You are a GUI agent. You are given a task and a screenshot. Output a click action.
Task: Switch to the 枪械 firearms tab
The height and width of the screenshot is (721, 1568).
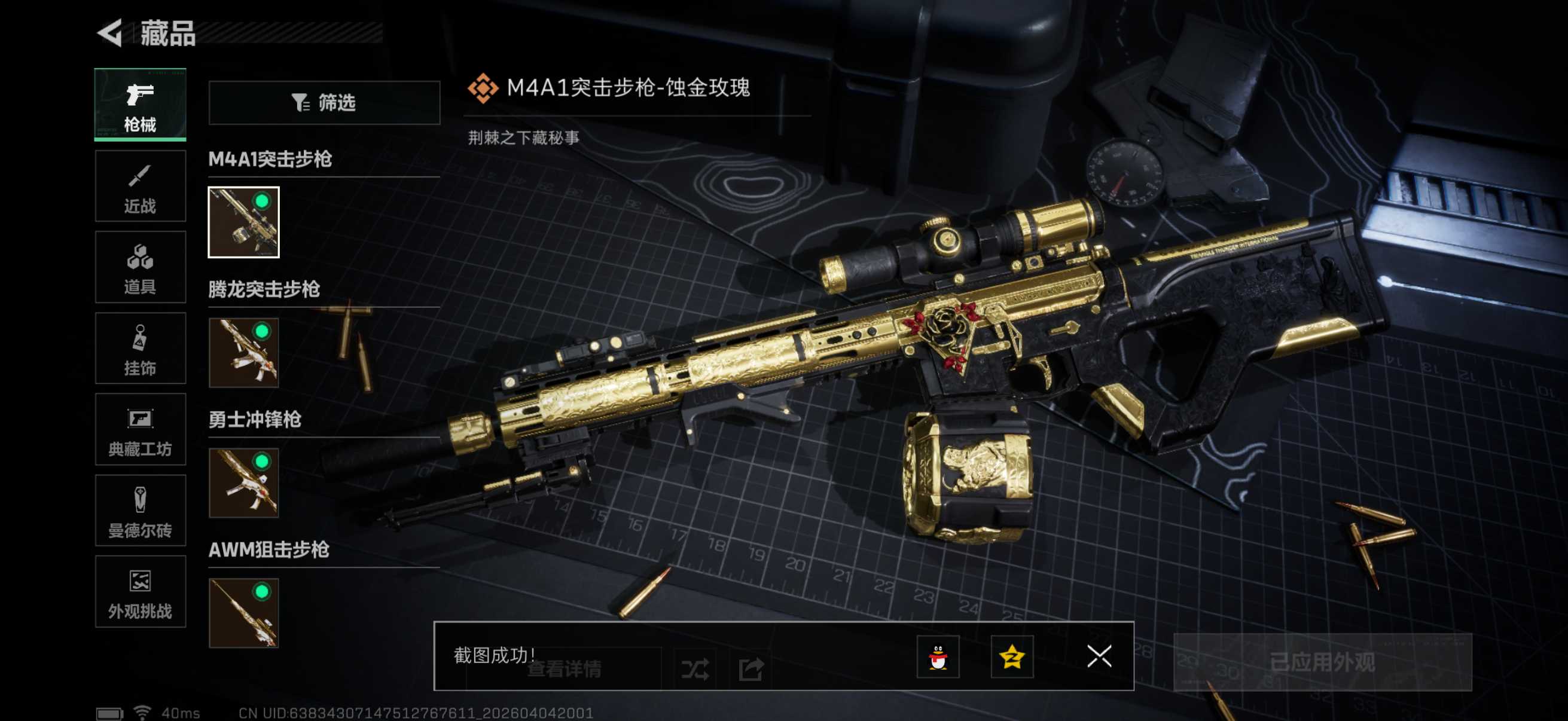click(140, 105)
